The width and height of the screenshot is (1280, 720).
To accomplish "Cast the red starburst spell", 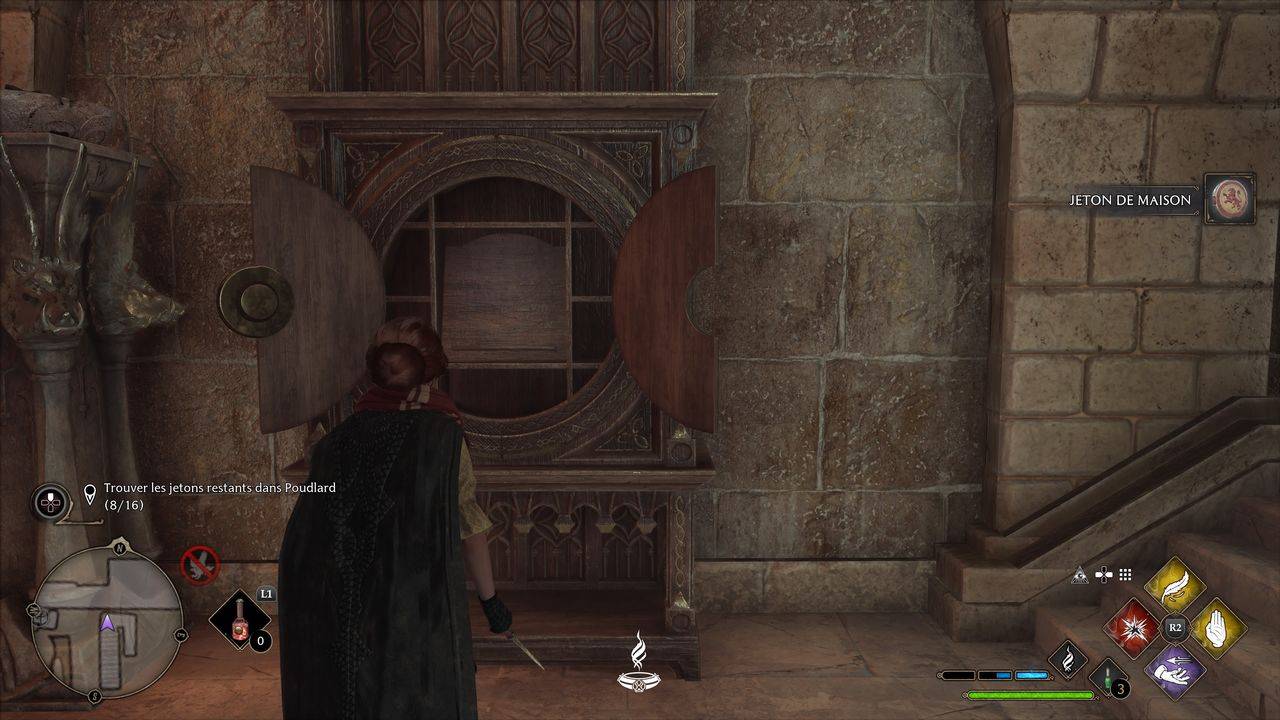I will coord(1133,628).
